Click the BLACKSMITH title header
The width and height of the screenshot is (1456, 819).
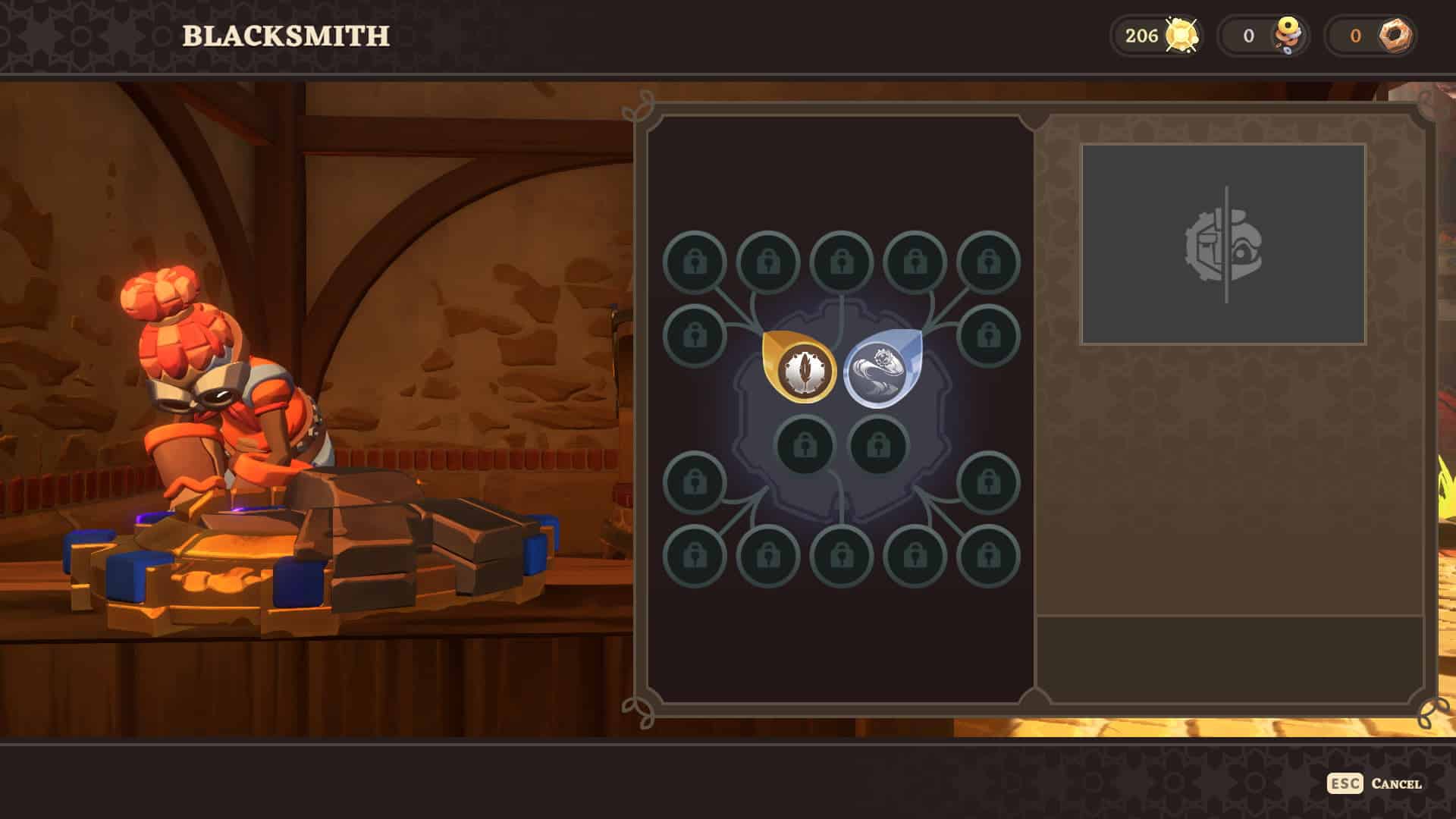[286, 33]
